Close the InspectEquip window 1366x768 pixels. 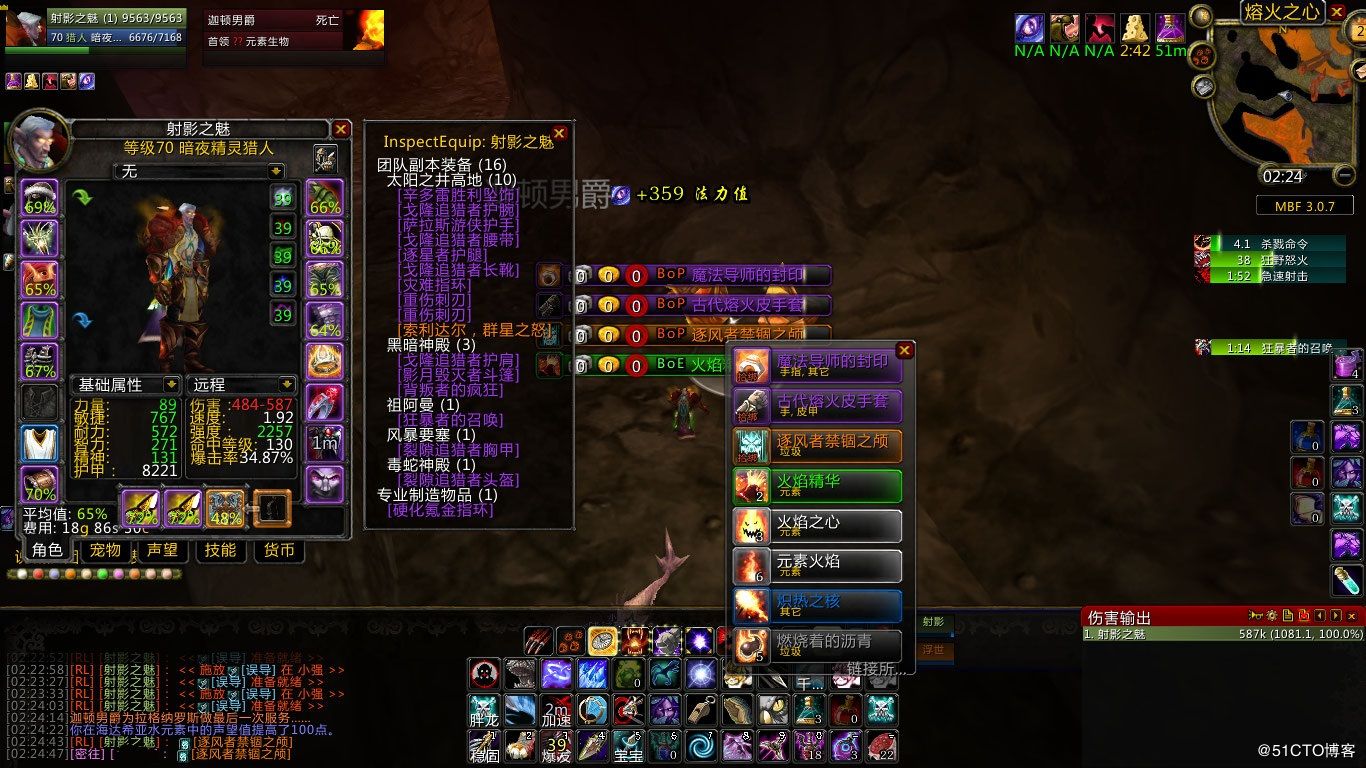(559, 133)
